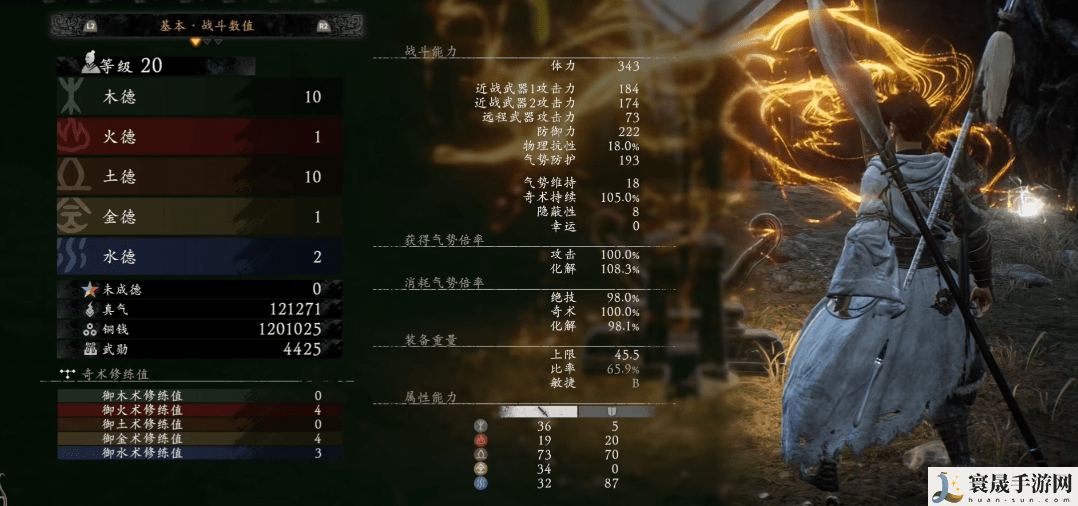Choose the 火德 fire virtue row
Screen dimensions: 1078x506
200,137
